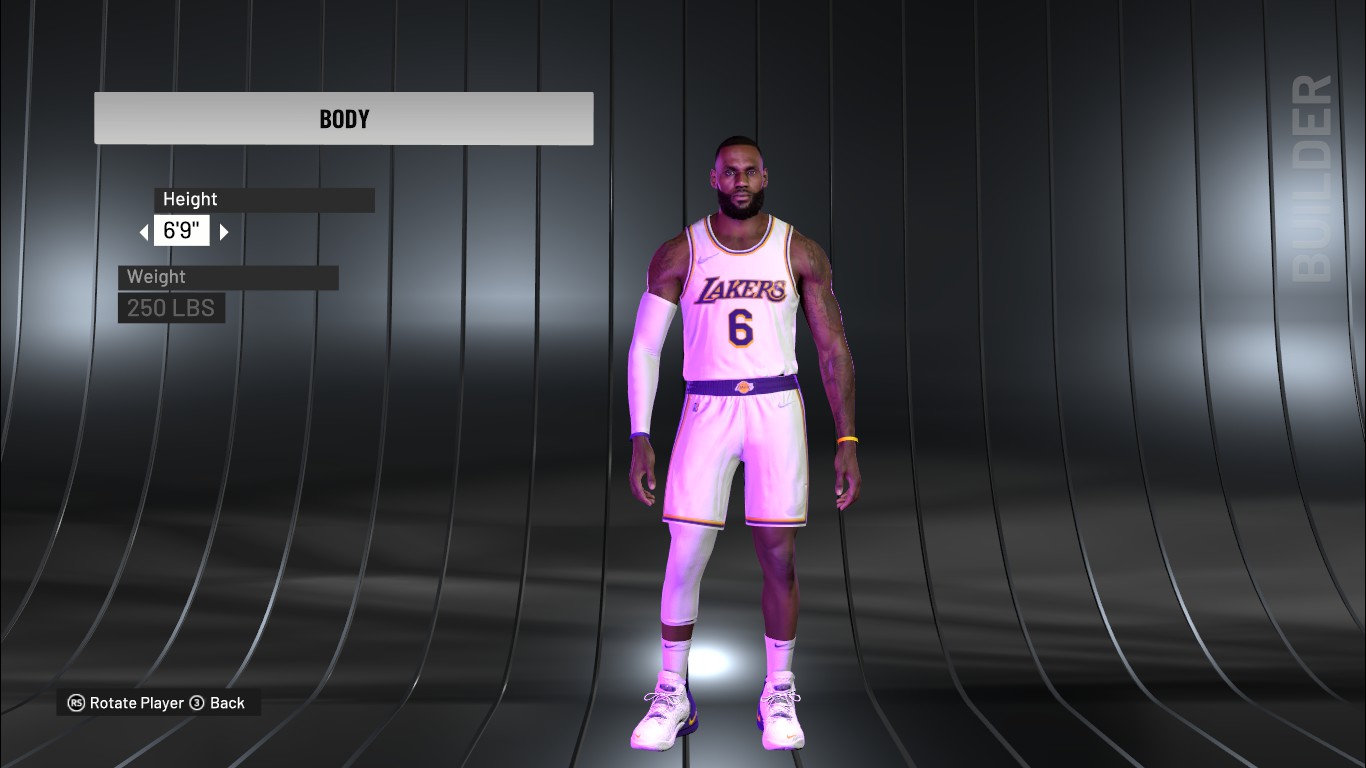Click the 250 LBS weight value
Viewport: 1366px width, 768px height.
[171, 308]
